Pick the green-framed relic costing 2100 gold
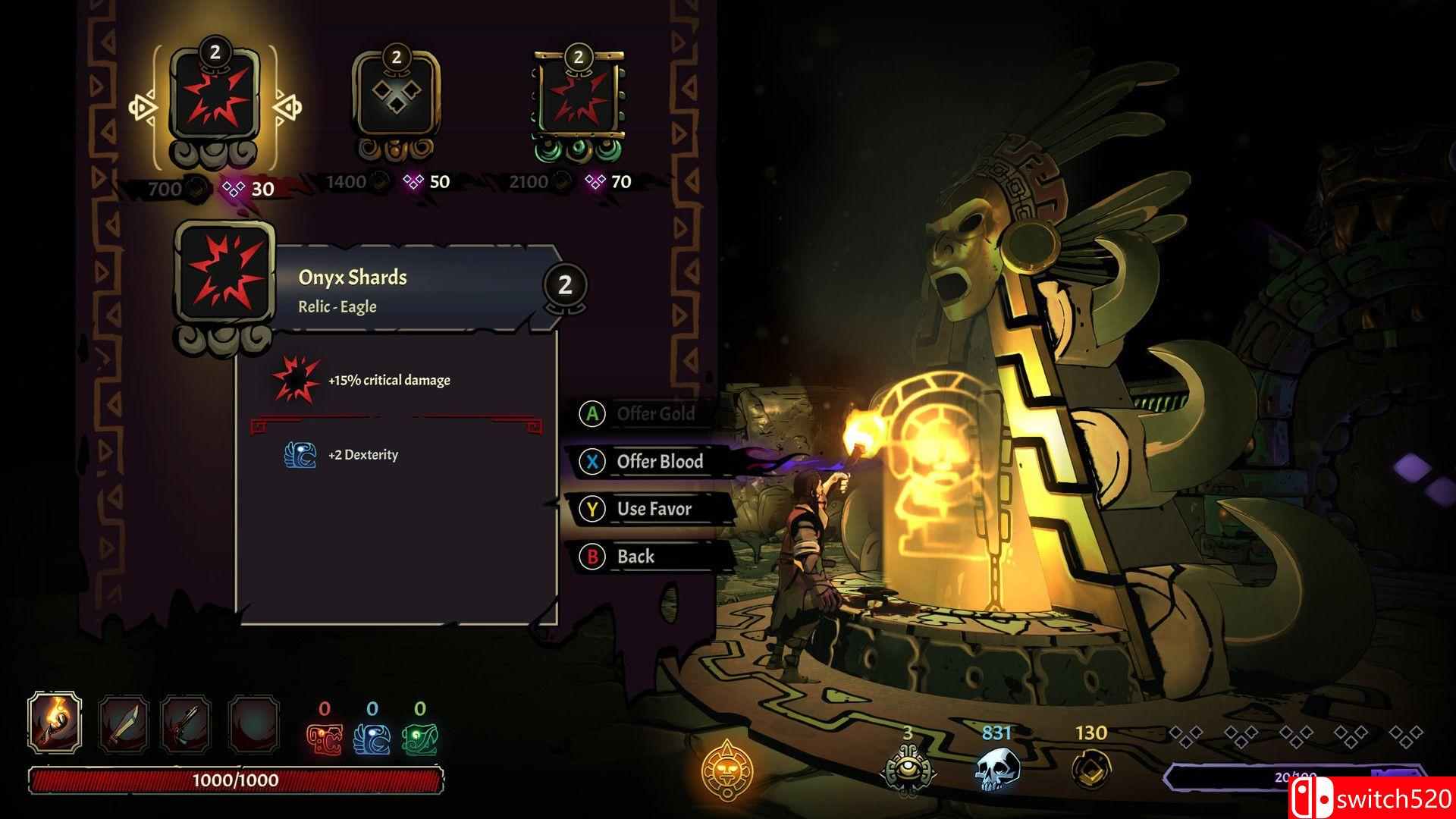This screenshot has width=1456, height=819. coord(579,102)
